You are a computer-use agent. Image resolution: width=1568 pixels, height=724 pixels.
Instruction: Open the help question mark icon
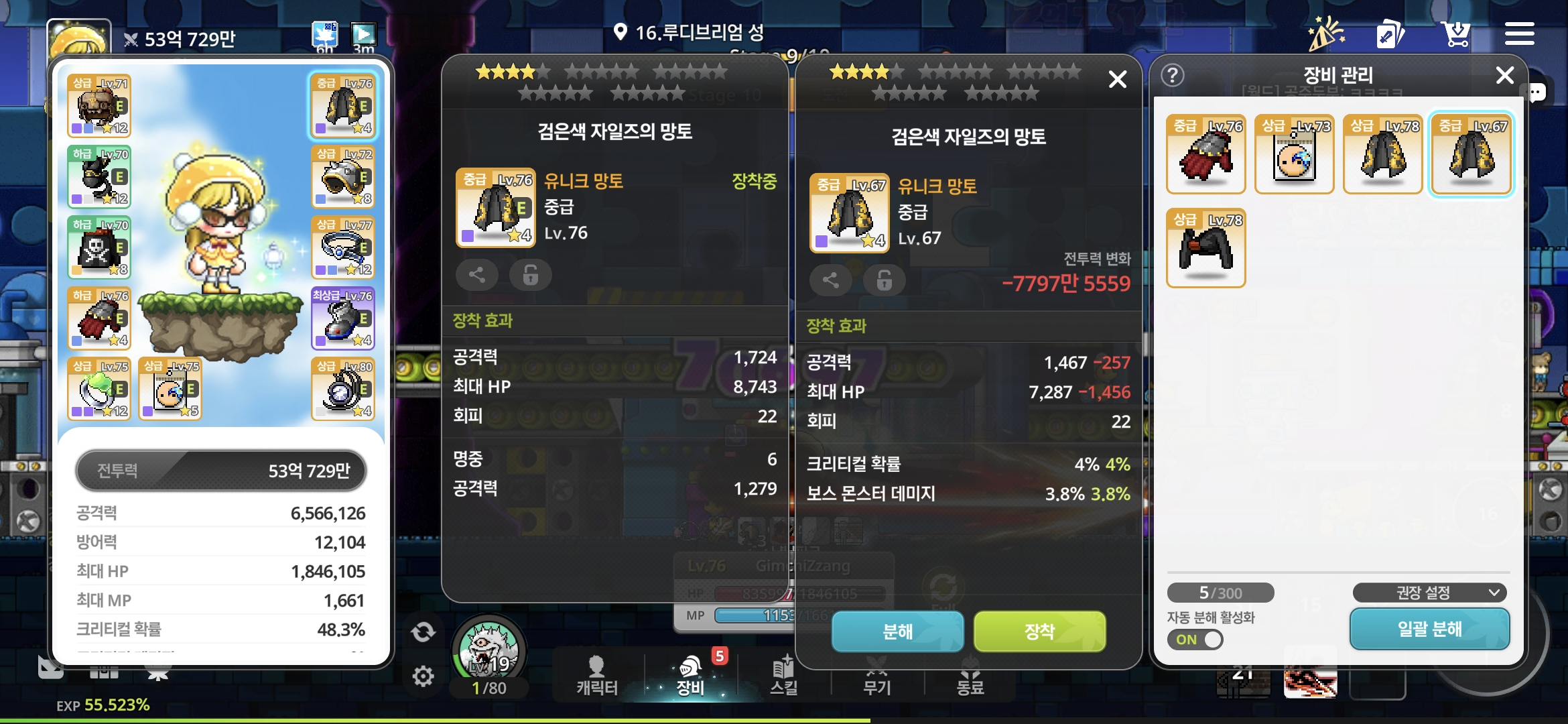1173,75
